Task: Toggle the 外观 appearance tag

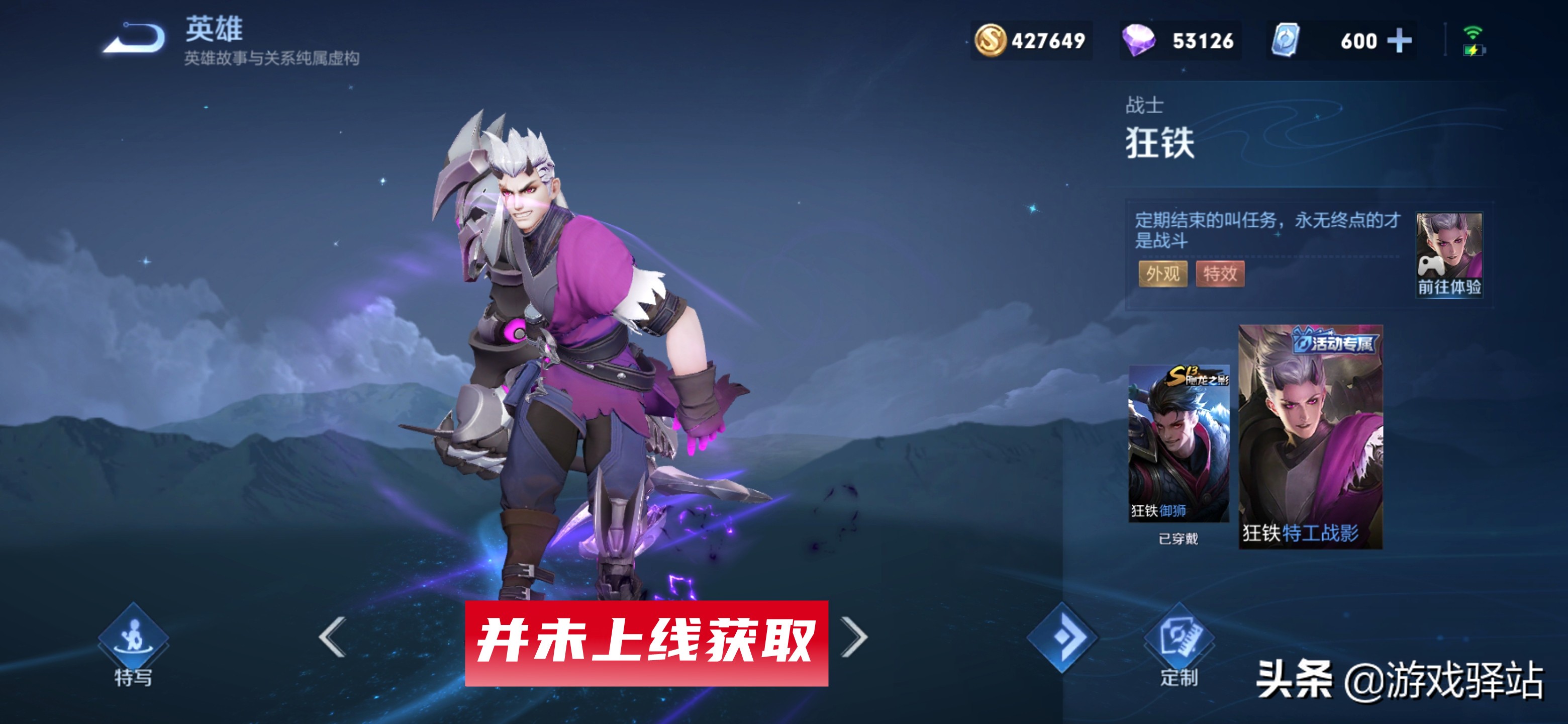Action: [1163, 275]
